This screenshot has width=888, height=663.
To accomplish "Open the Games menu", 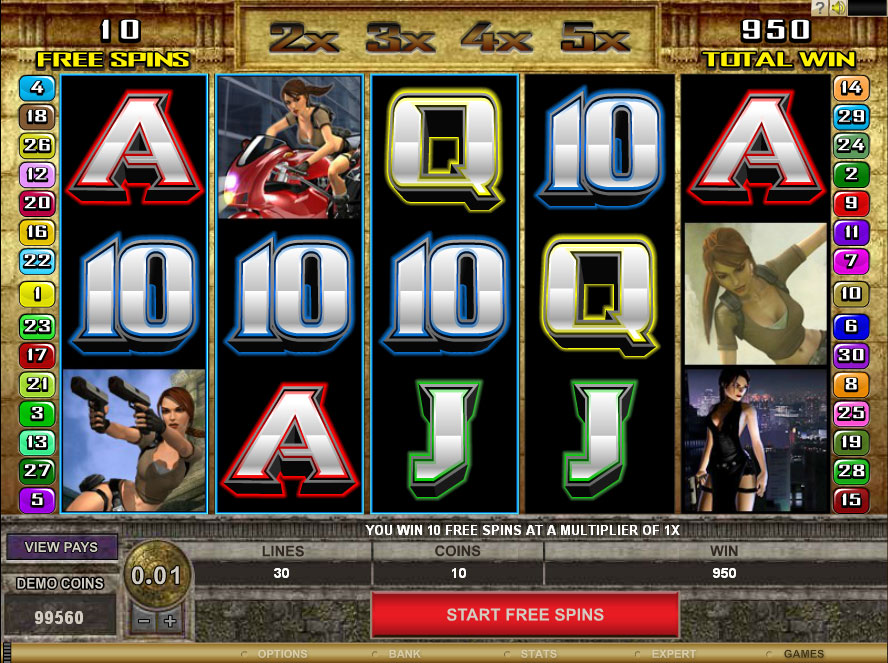I will pyautogui.click(x=803, y=654).
